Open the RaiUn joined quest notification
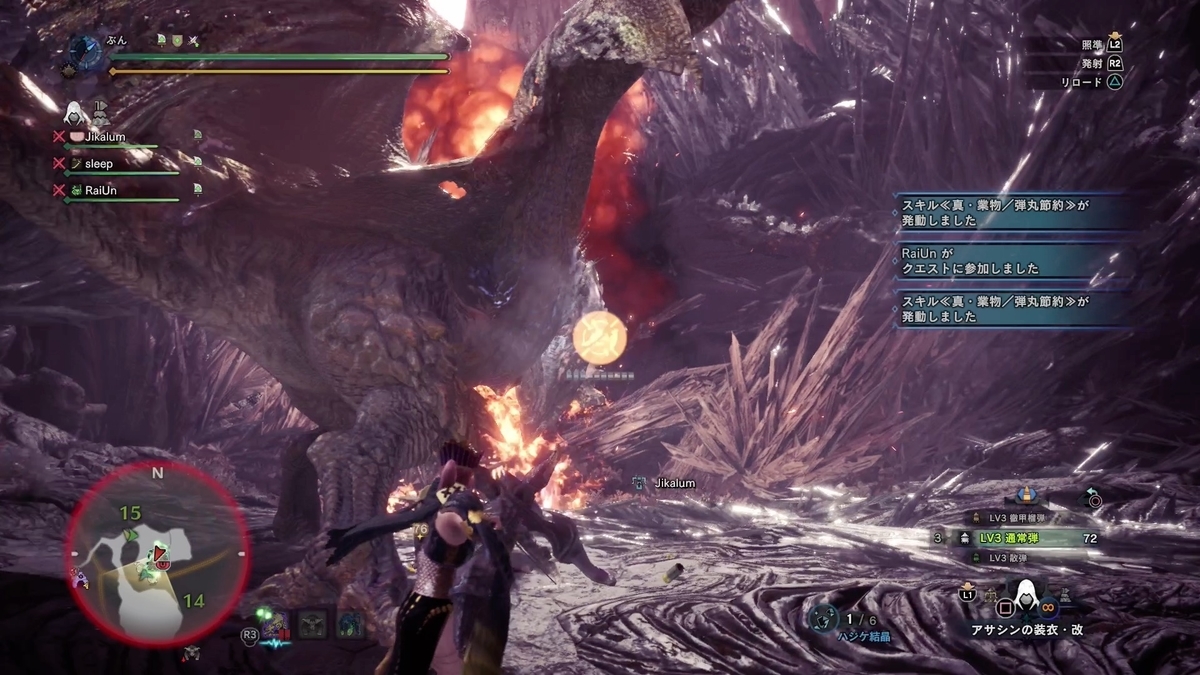This screenshot has height=675, width=1200. click(x=1014, y=262)
